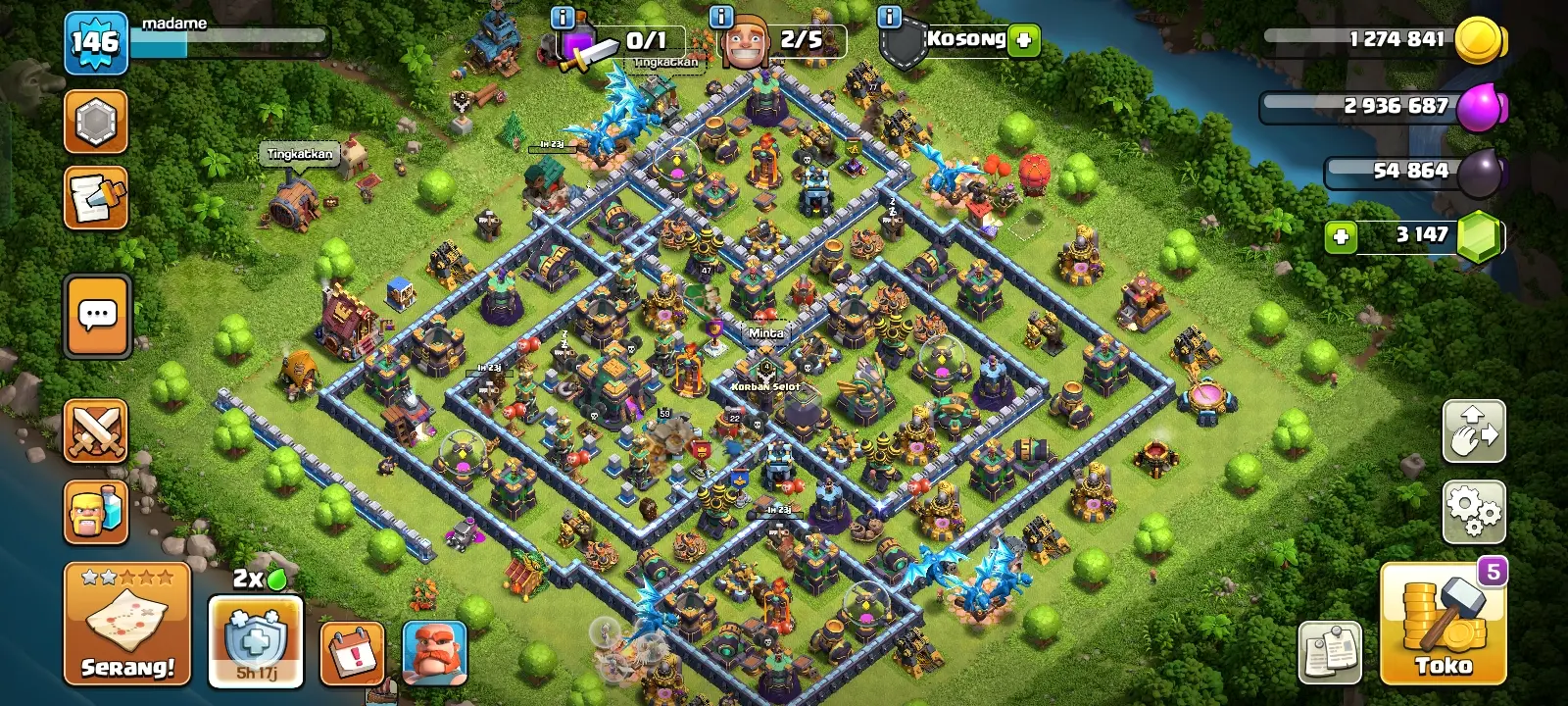Open the settings gears
Screen dimensions: 1568x706
click(1474, 511)
